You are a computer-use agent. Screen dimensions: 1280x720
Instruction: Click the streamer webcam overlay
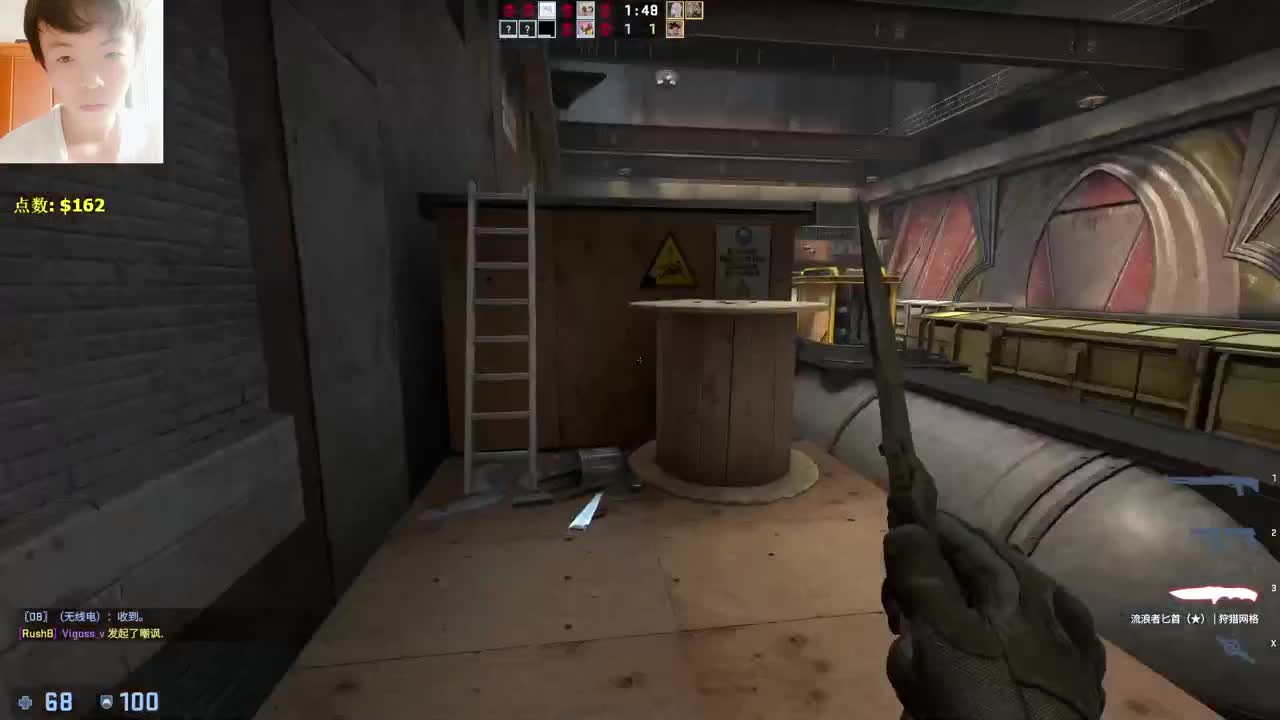coord(80,80)
